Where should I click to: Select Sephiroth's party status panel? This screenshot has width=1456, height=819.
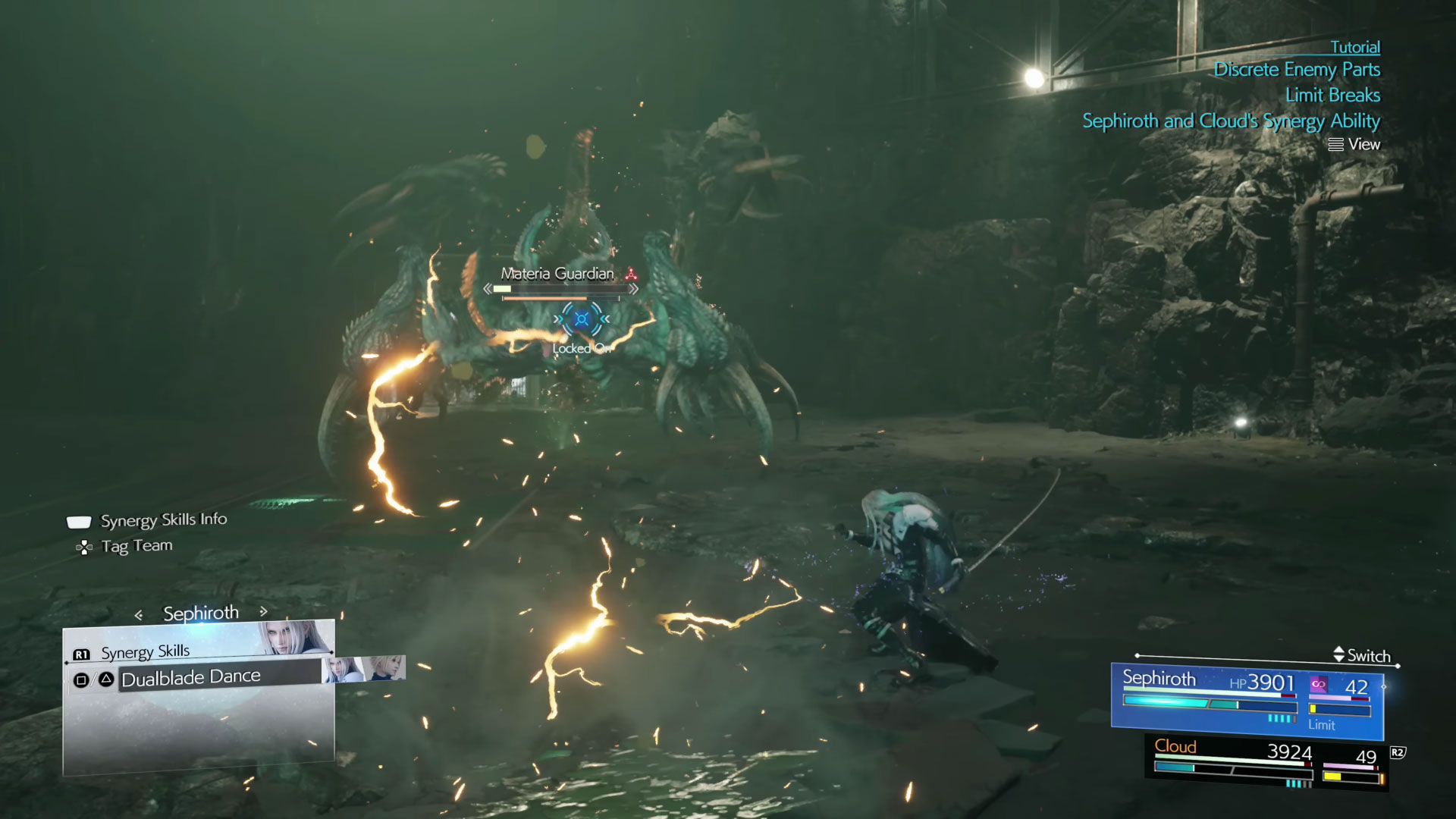[x=1246, y=699]
